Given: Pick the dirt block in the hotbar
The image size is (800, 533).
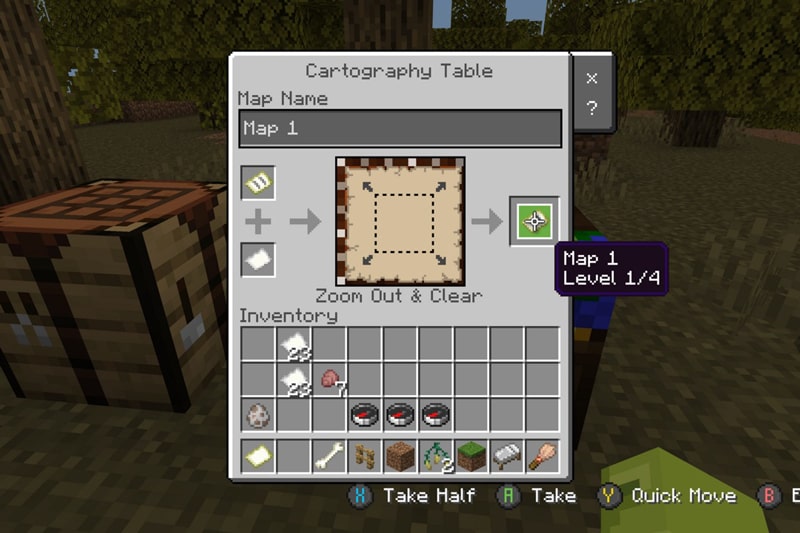Looking at the screenshot, I should tap(400, 457).
